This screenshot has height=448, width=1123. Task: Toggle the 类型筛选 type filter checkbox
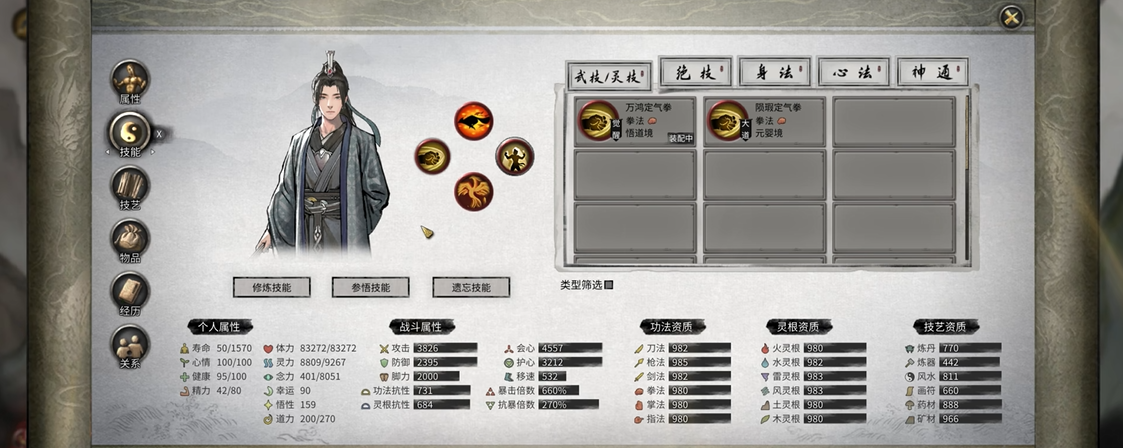click(609, 285)
